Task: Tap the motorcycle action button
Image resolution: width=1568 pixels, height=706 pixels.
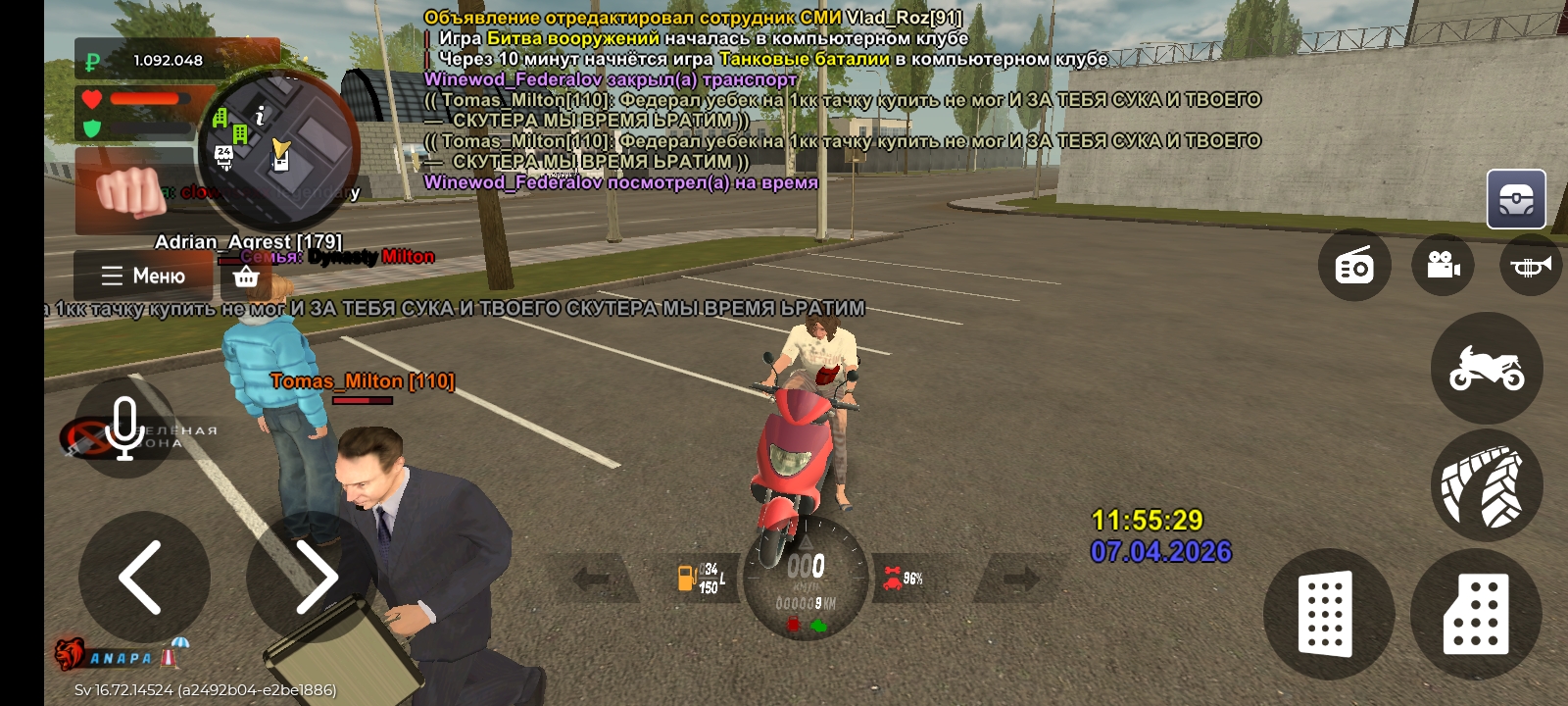Action: click(x=1487, y=368)
